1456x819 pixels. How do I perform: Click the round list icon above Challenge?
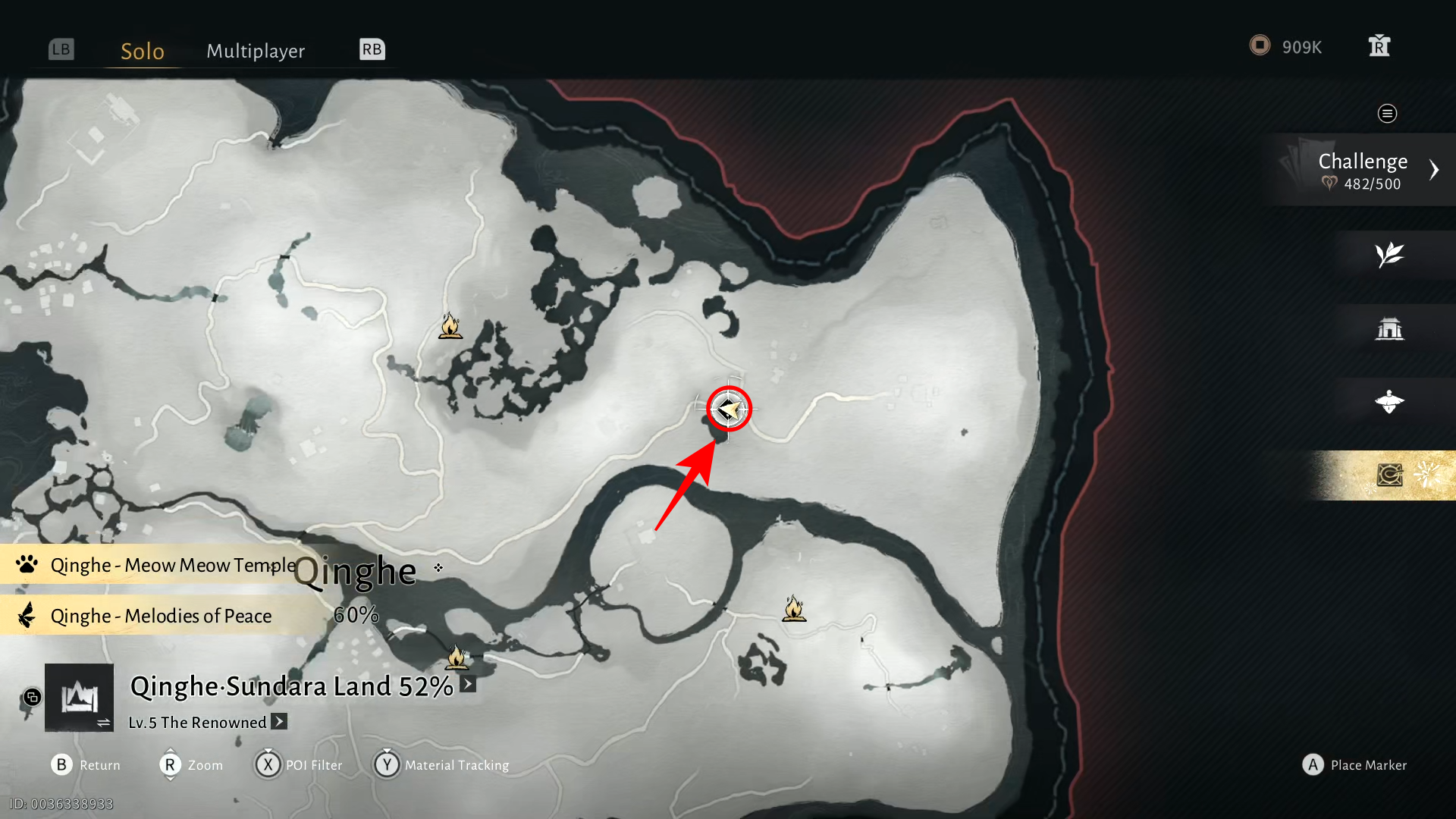[1387, 114]
